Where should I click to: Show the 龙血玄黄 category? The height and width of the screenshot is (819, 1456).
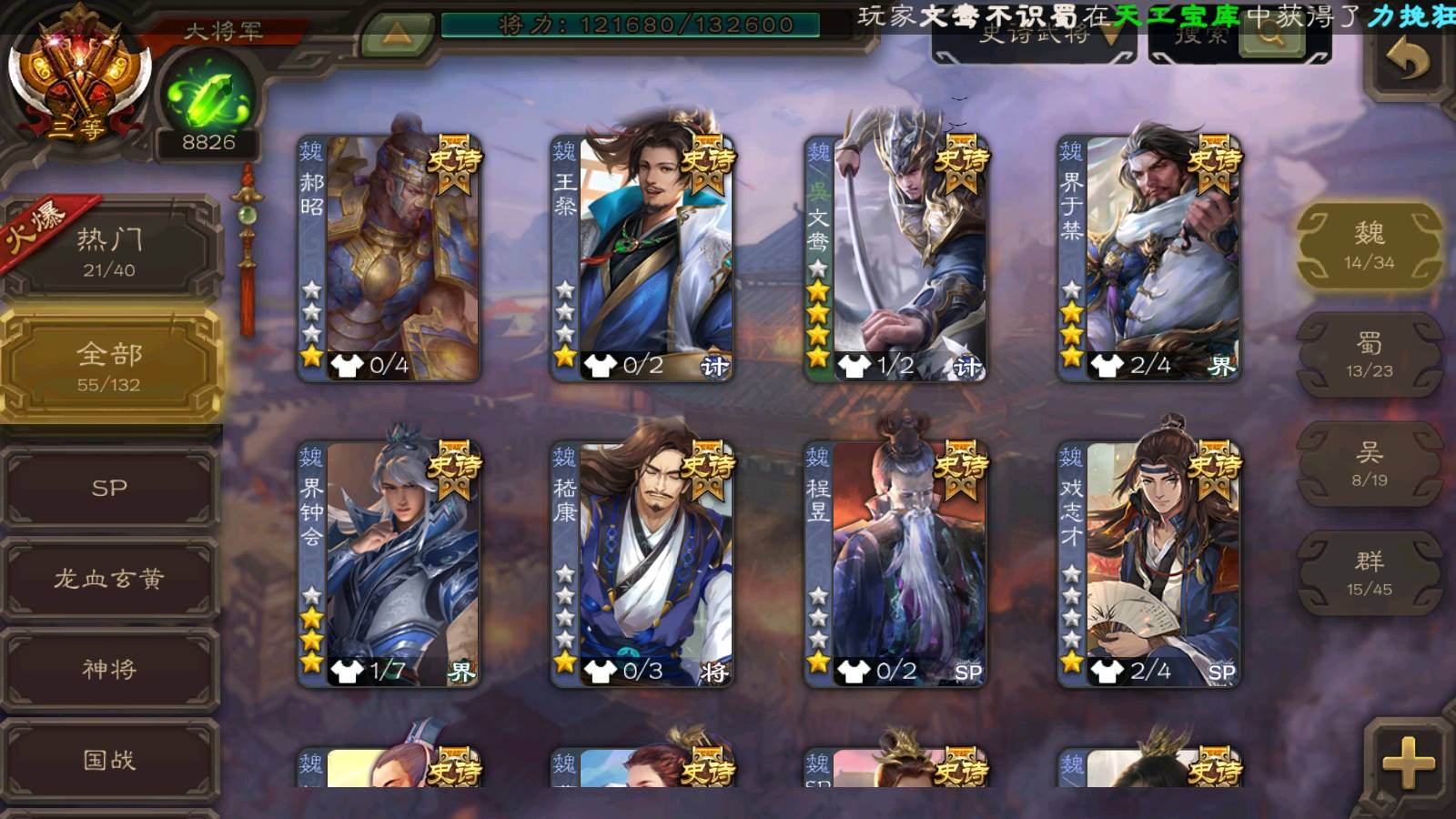109,579
